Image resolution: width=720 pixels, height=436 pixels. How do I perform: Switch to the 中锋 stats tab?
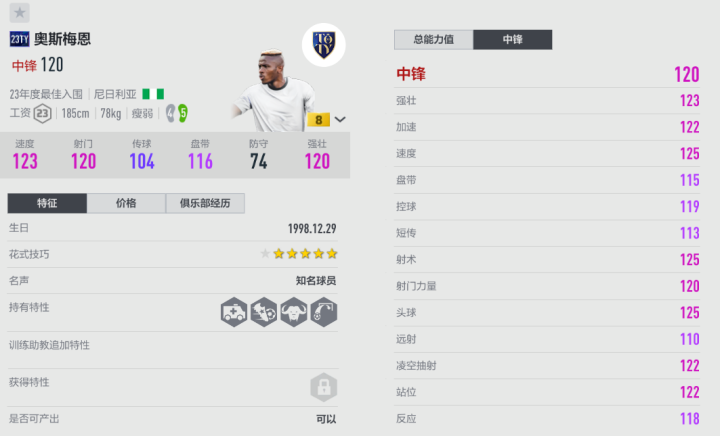512,40
